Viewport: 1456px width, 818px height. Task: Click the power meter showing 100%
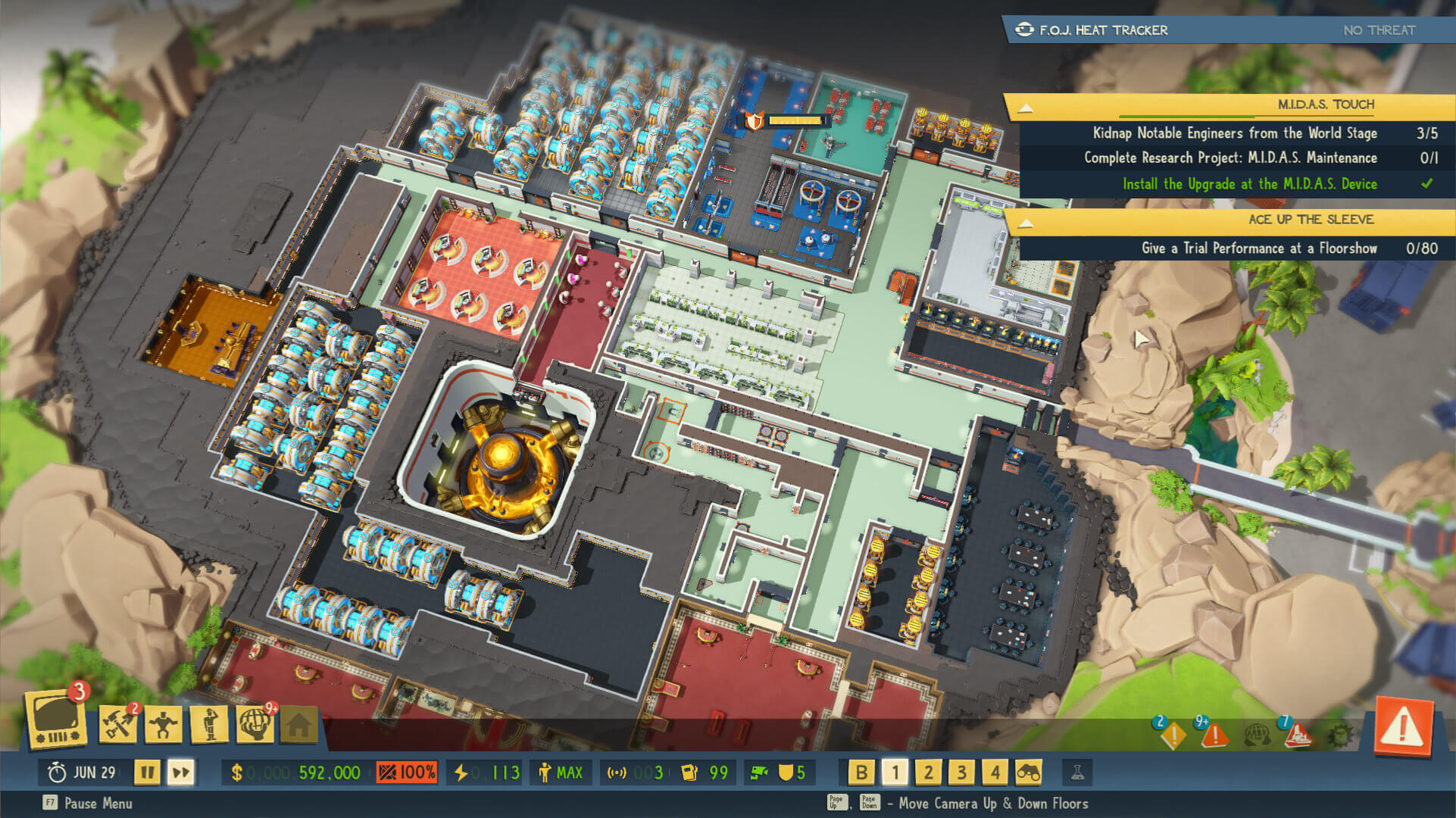coord(407,772)
